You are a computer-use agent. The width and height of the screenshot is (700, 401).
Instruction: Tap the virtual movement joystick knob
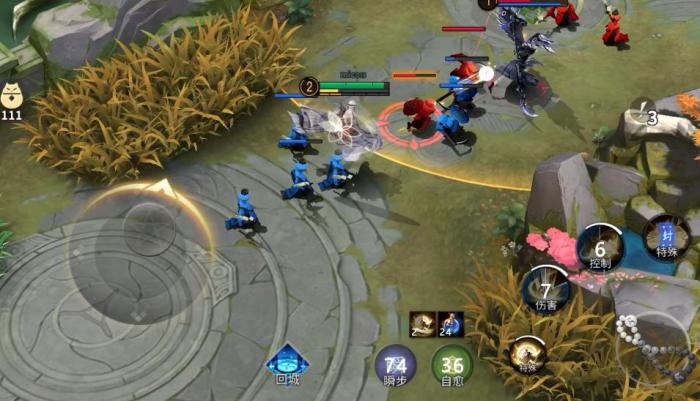click(149, 229)
